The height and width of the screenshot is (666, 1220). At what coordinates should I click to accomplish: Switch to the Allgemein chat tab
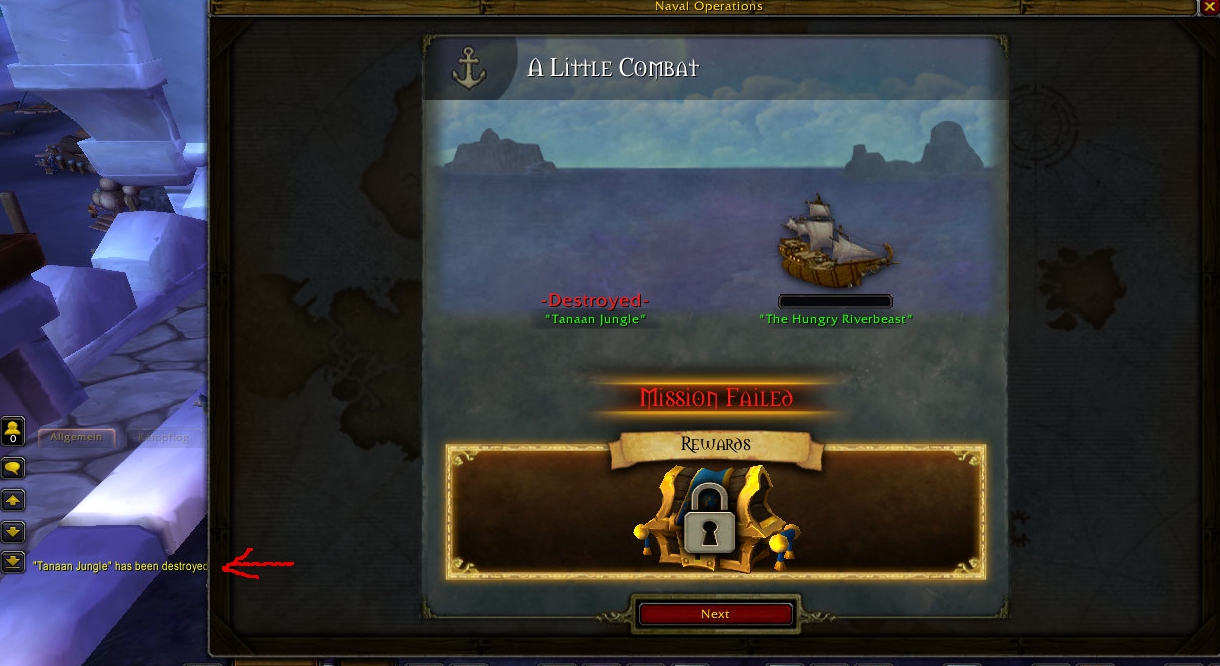78,437
